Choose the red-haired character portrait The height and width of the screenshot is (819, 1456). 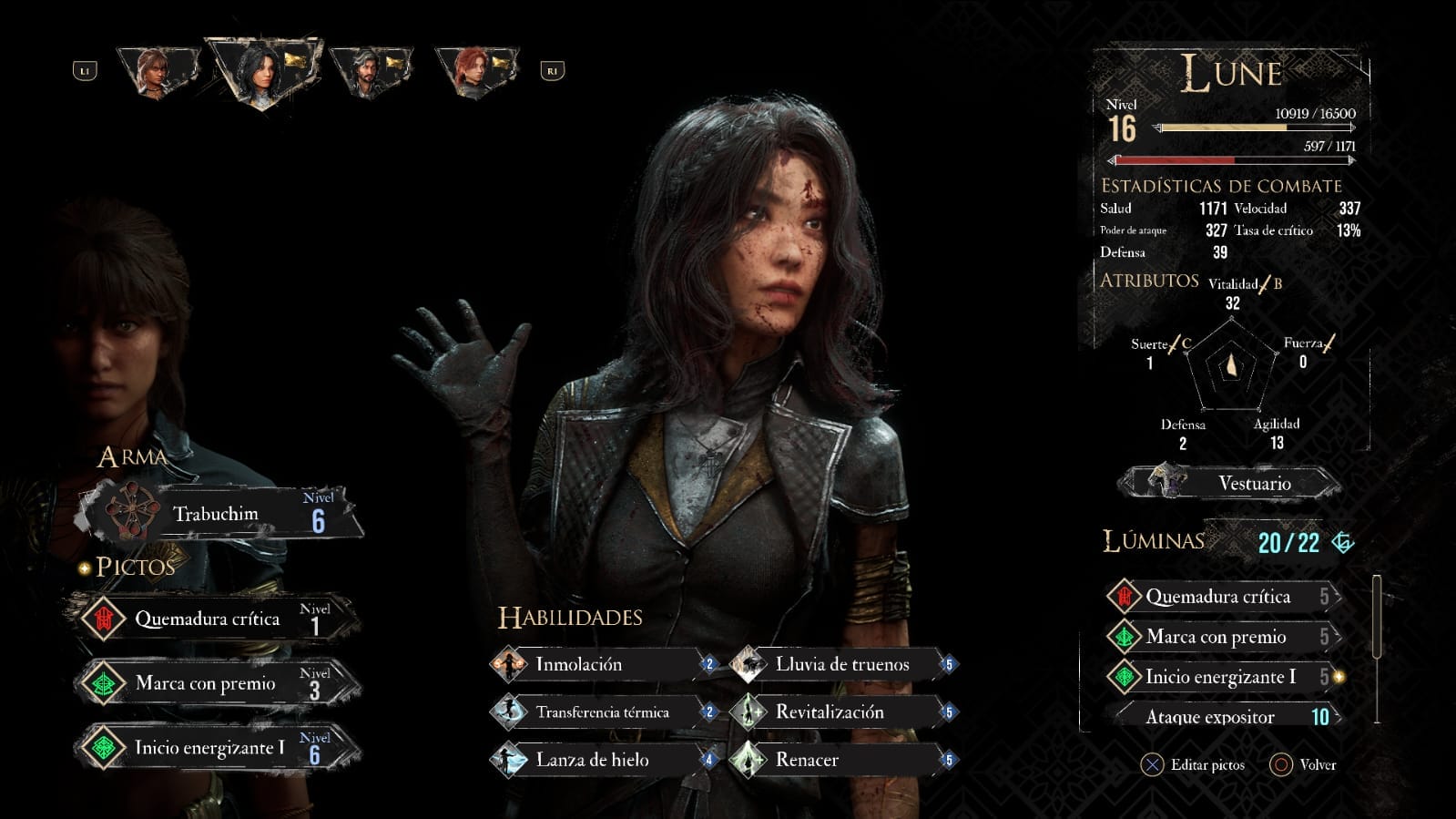[475, 71]
